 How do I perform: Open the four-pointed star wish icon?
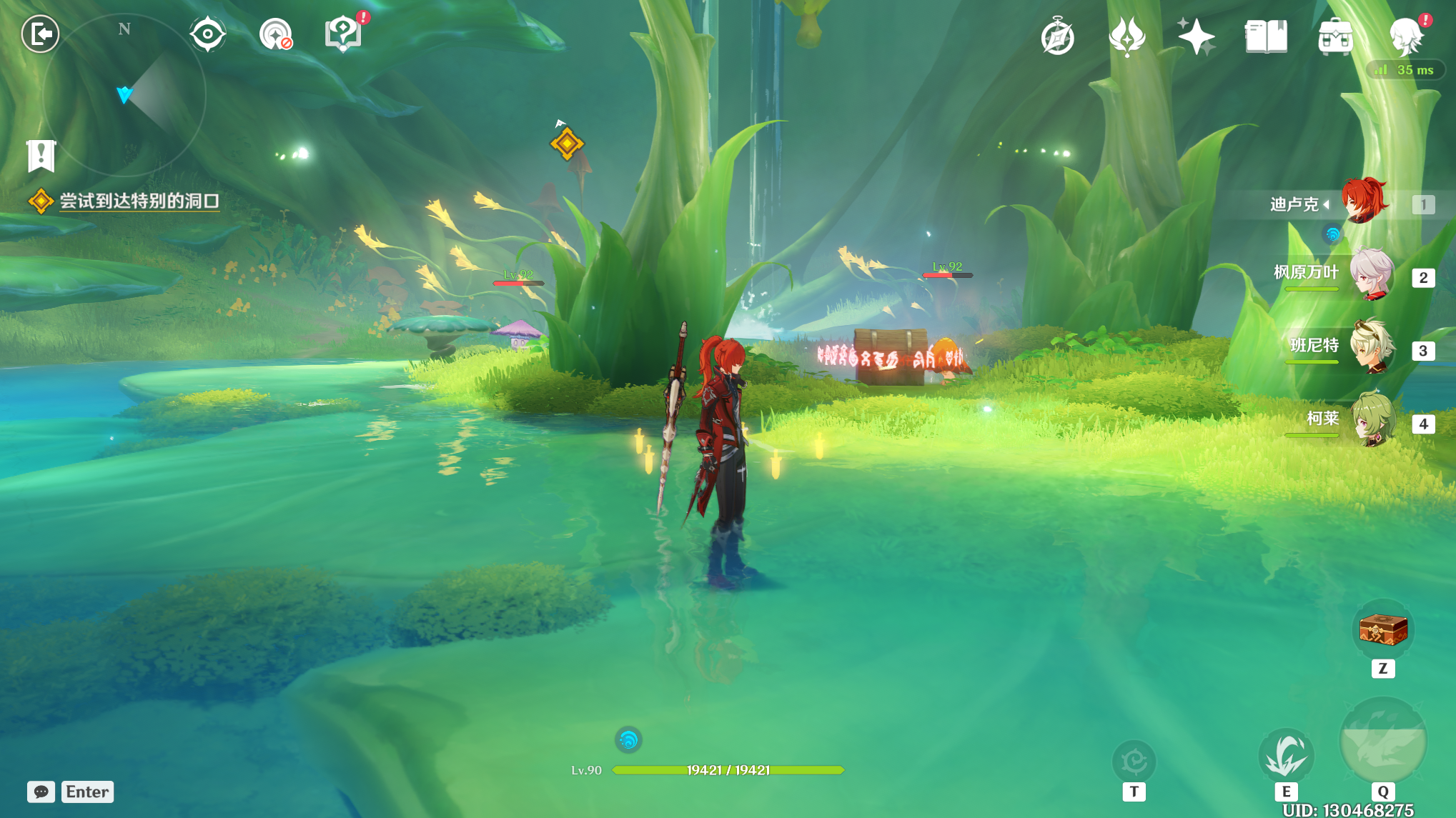pyautogui.click(x=1196, y=36)
